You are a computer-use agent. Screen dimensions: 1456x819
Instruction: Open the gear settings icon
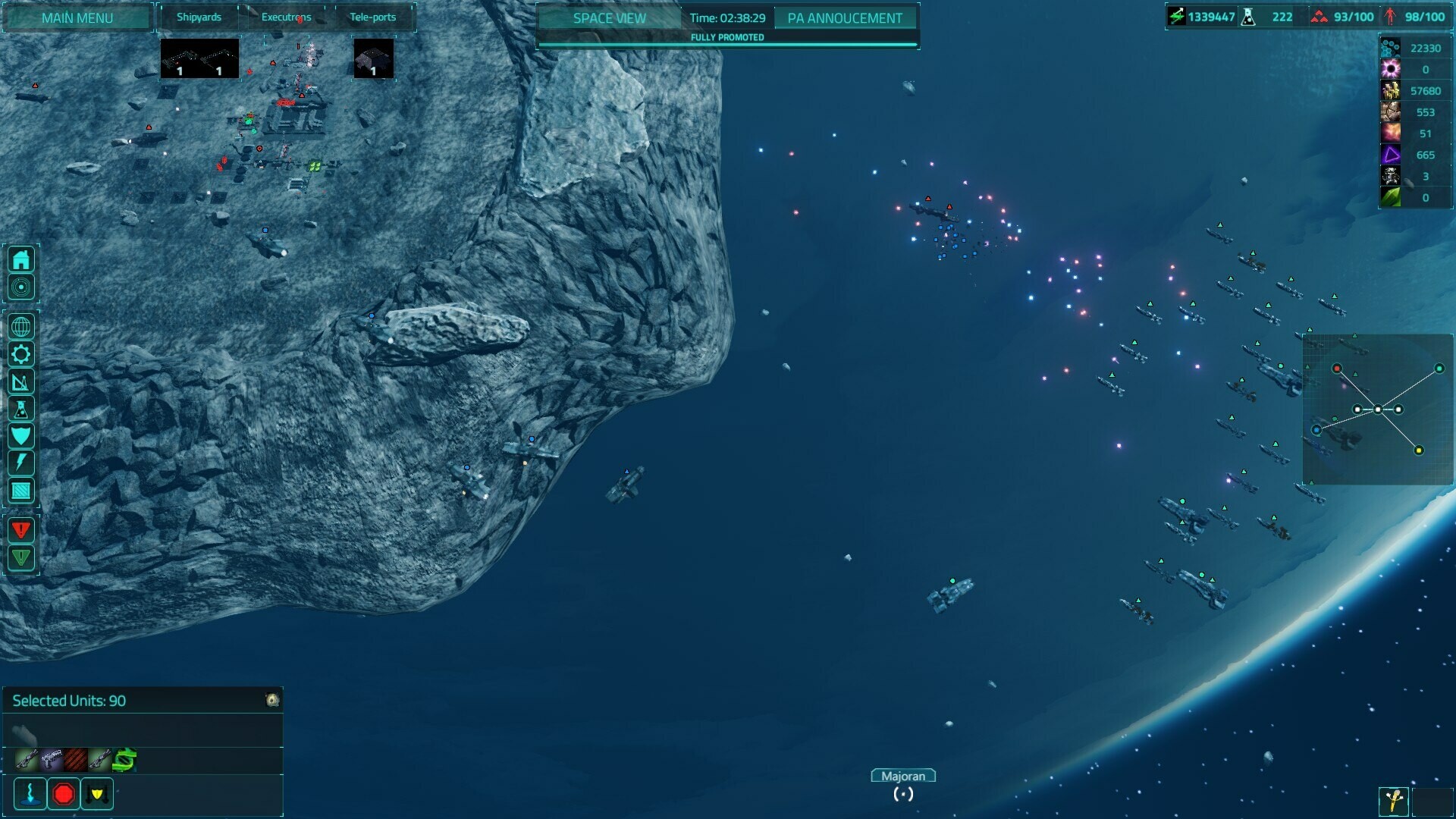point(21,354)
